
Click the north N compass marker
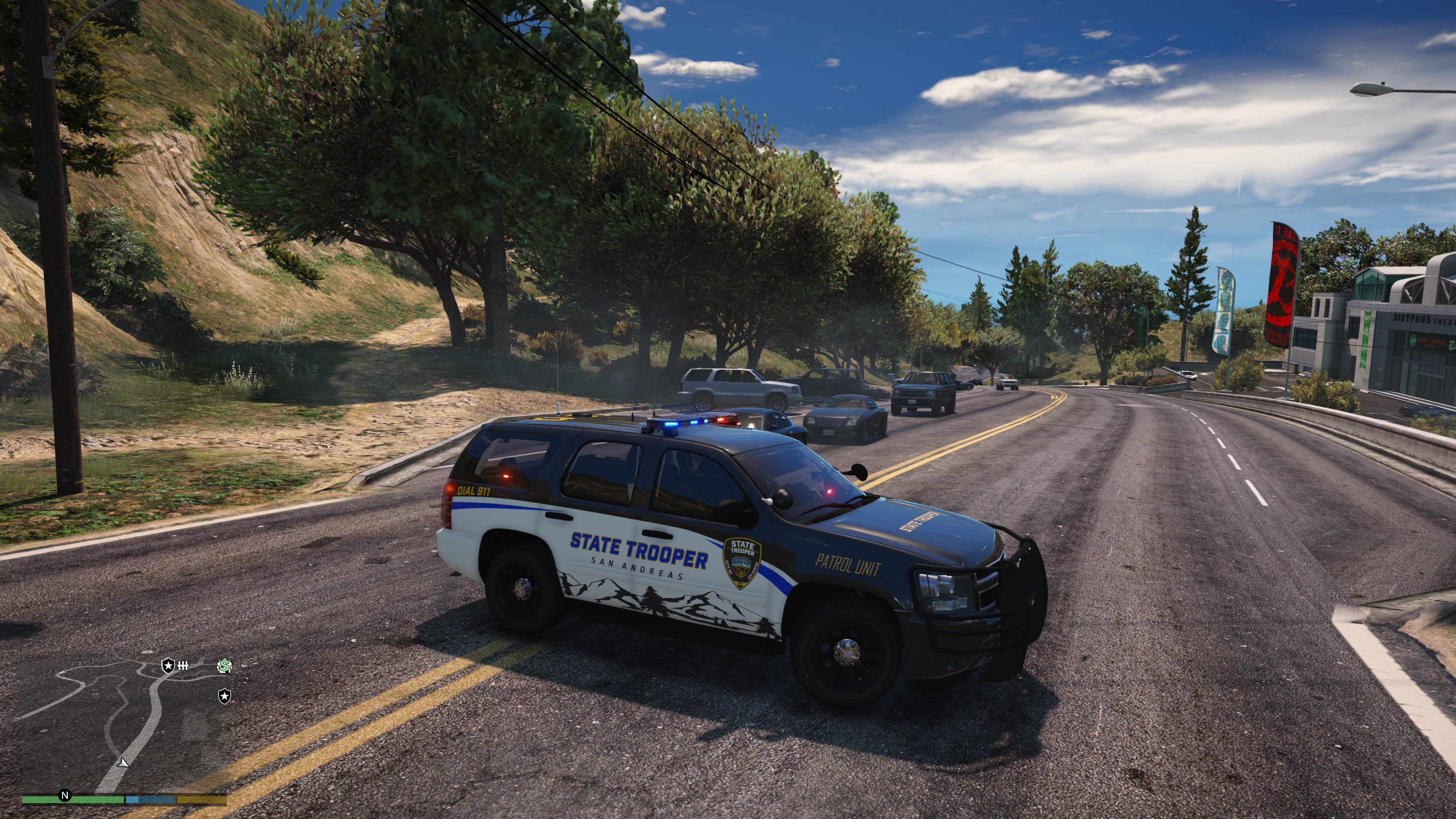(65, 796)
